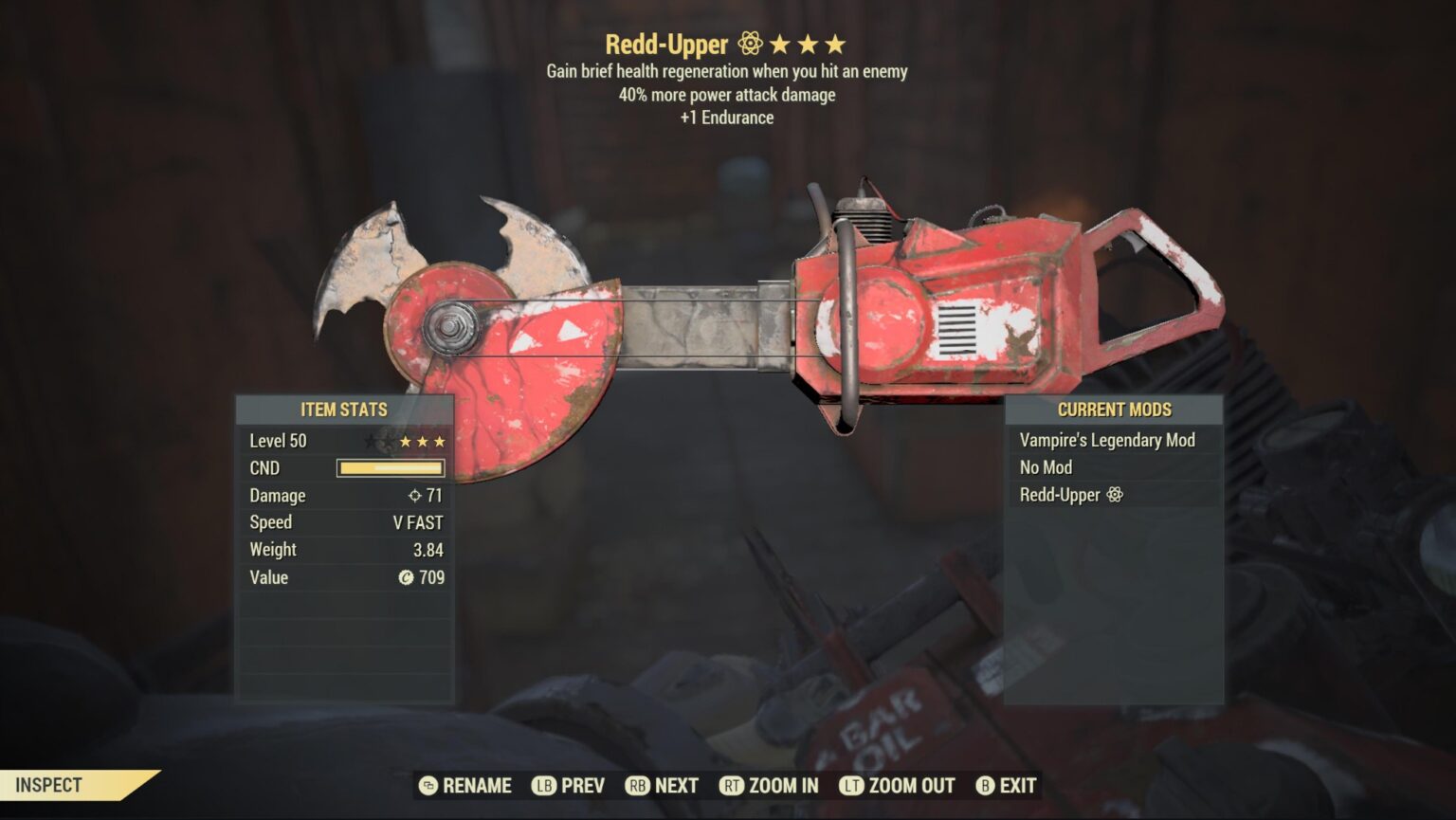The height and width of the screenshot is (820, 1456).
Task: Click the LB button prompt for PREV
Action: 543,785
